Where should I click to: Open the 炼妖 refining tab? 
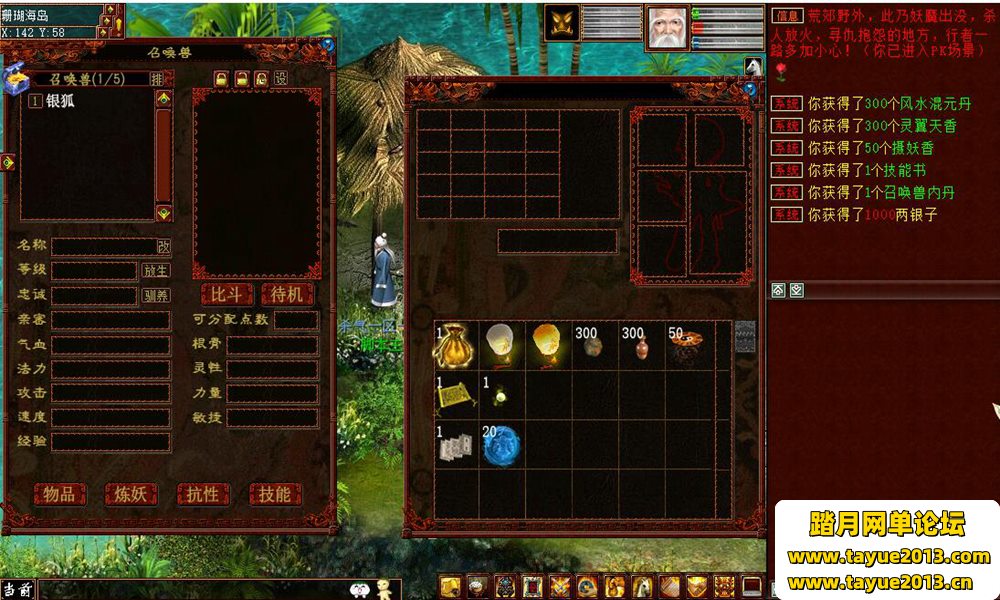point(131,494)
